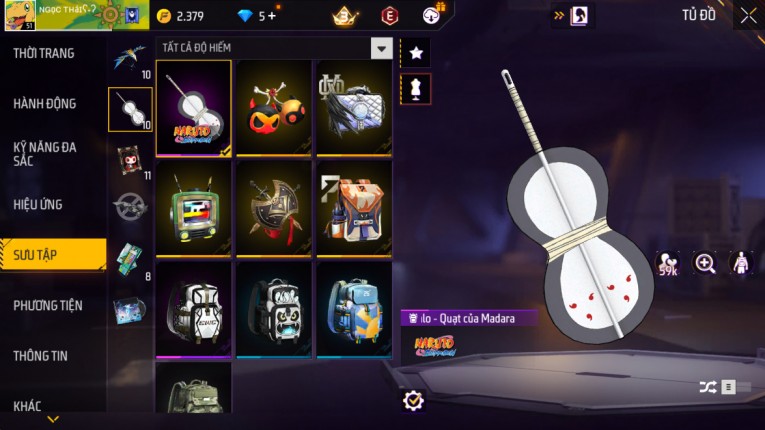Click the magnifier zoom preview icon
This screenshot has height=430, width=765.
click(705, 263)
